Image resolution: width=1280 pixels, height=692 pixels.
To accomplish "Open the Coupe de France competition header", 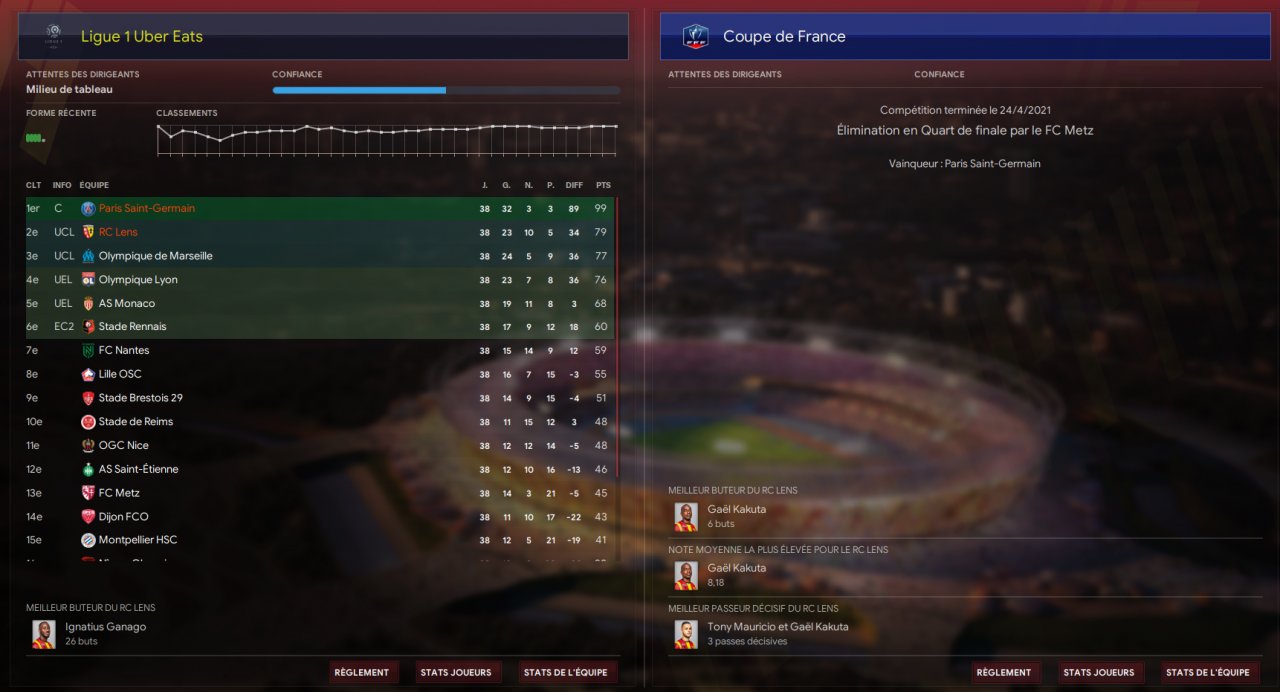I will coord(784,37).
